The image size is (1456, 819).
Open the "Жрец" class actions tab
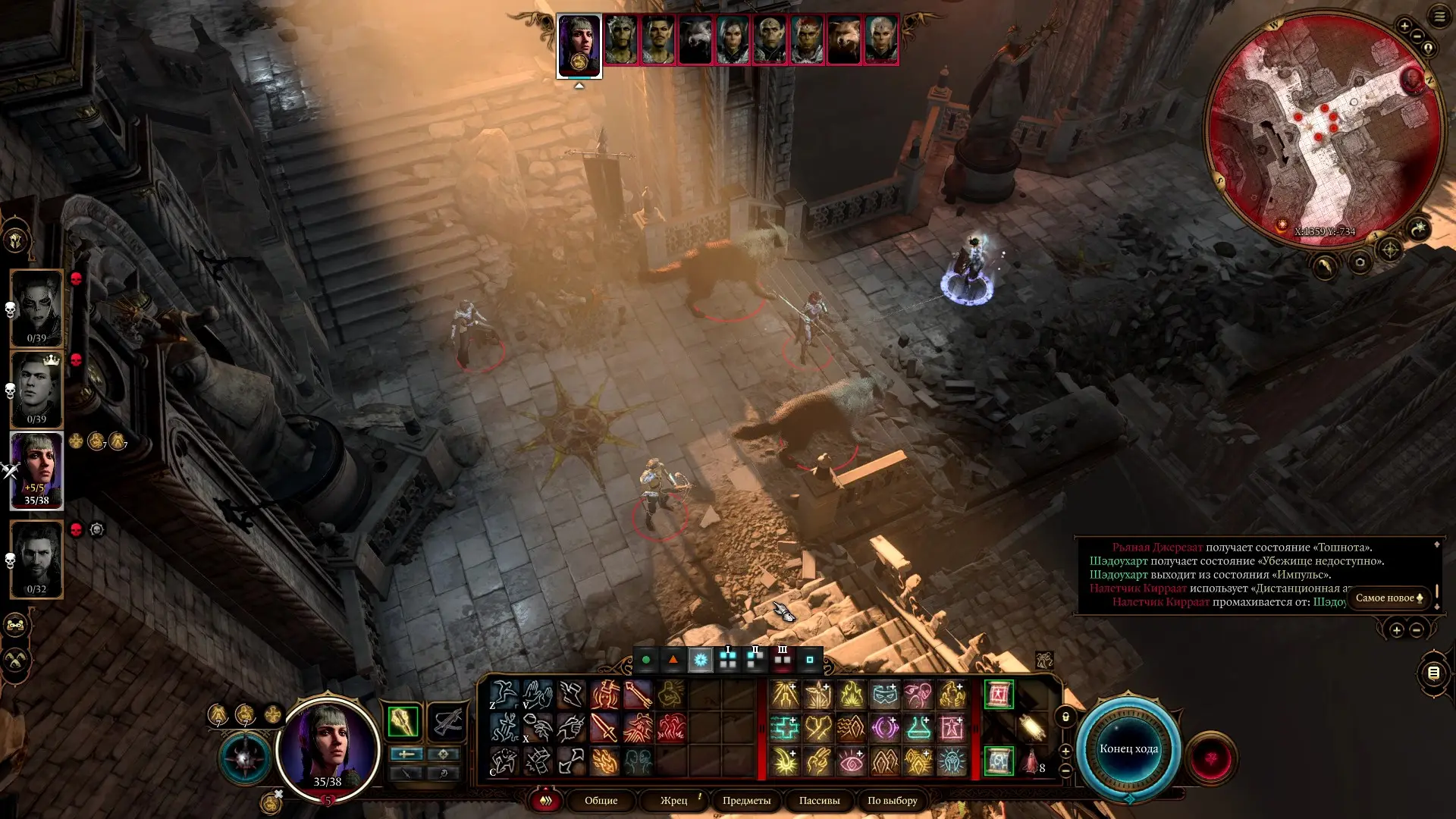click(x=673, y=801)
